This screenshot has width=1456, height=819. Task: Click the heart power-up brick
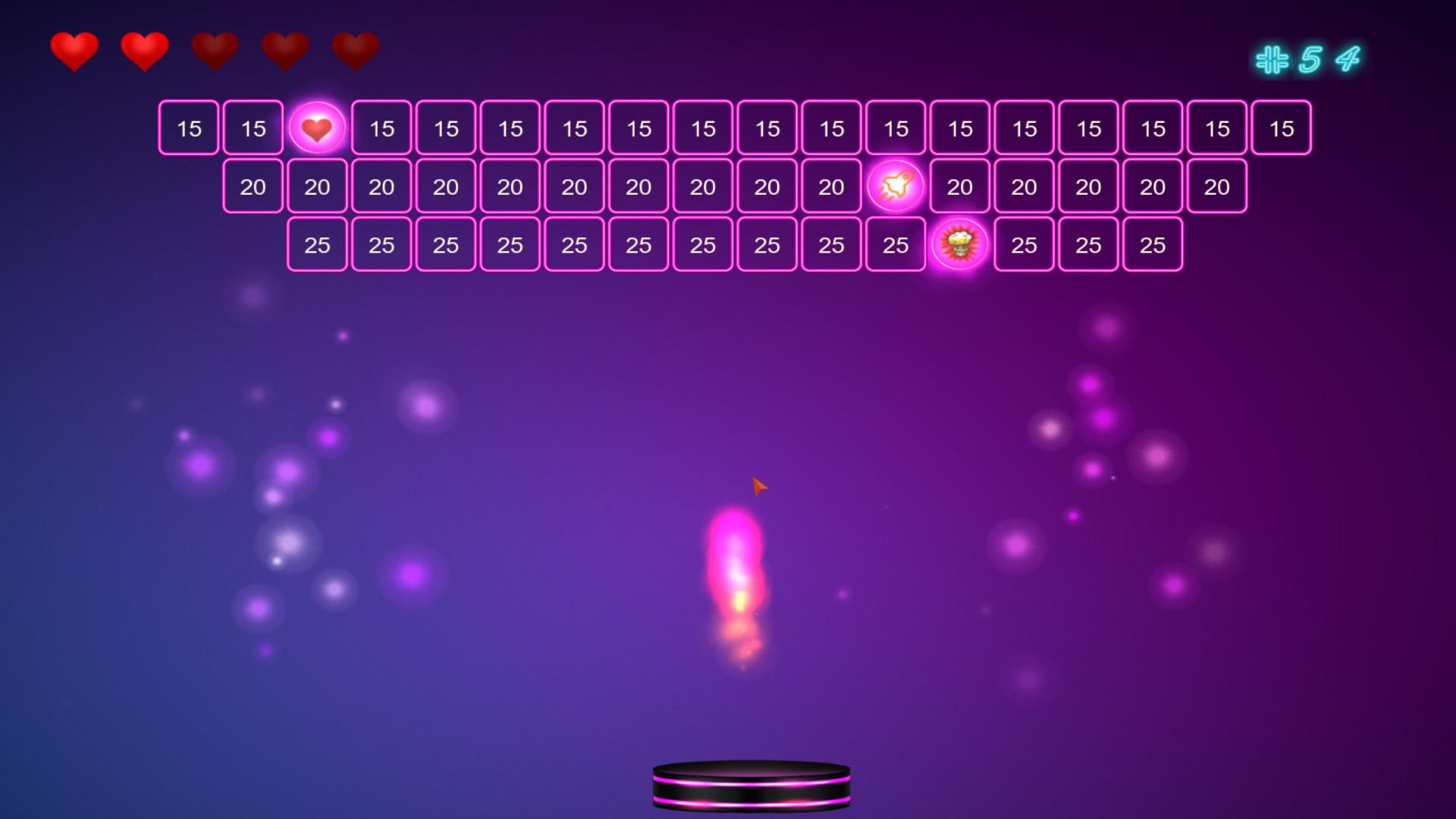pyautogui.click(x=317, y=128)
